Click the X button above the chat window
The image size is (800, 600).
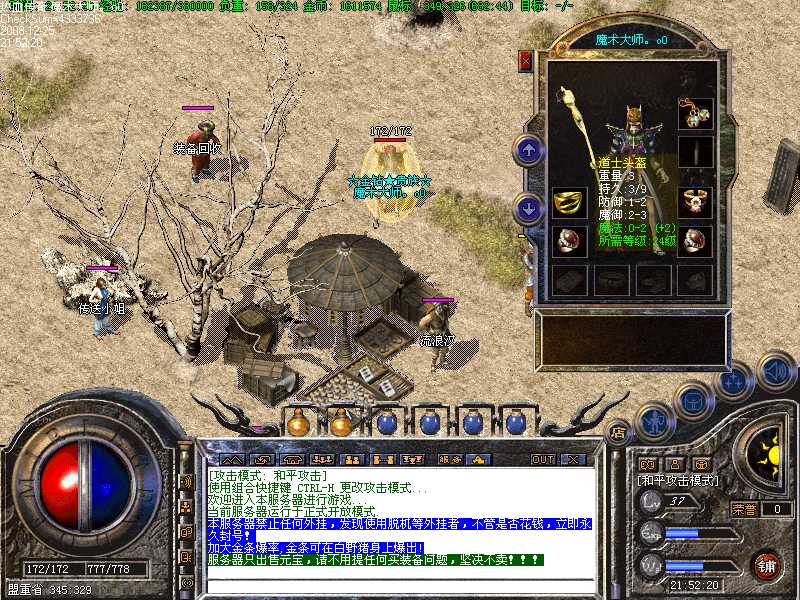pyautogui.click(x=573, y=459)
